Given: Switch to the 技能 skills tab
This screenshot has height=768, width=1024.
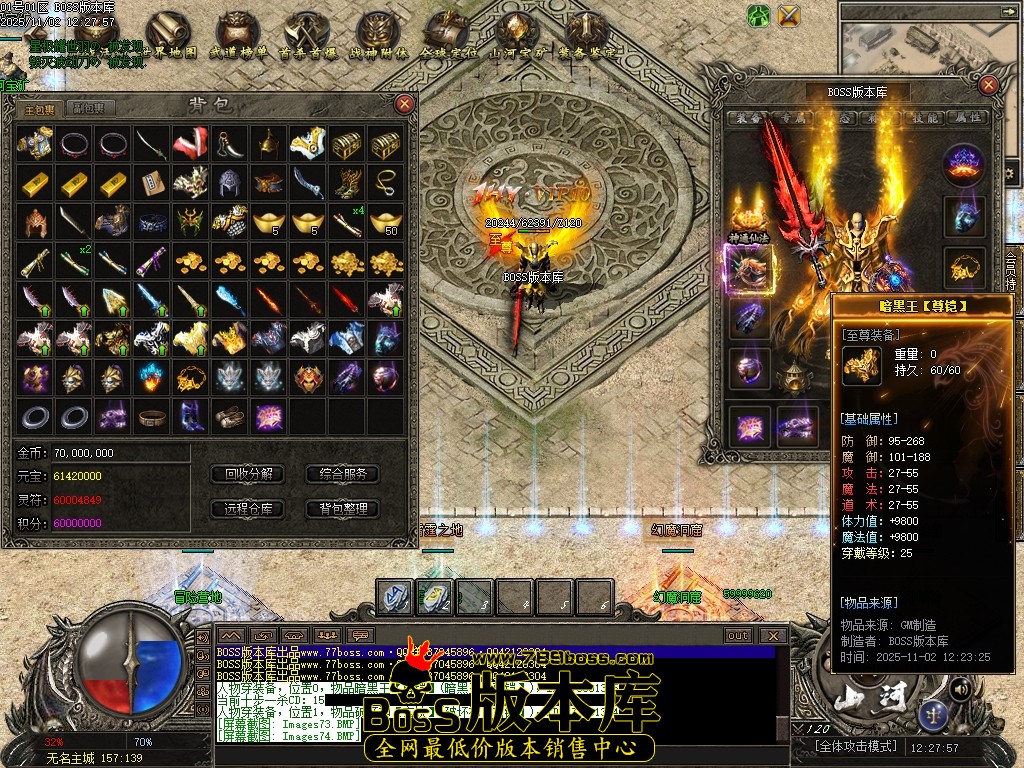Looking at the screenshot, I should click(x=924, y=117).
